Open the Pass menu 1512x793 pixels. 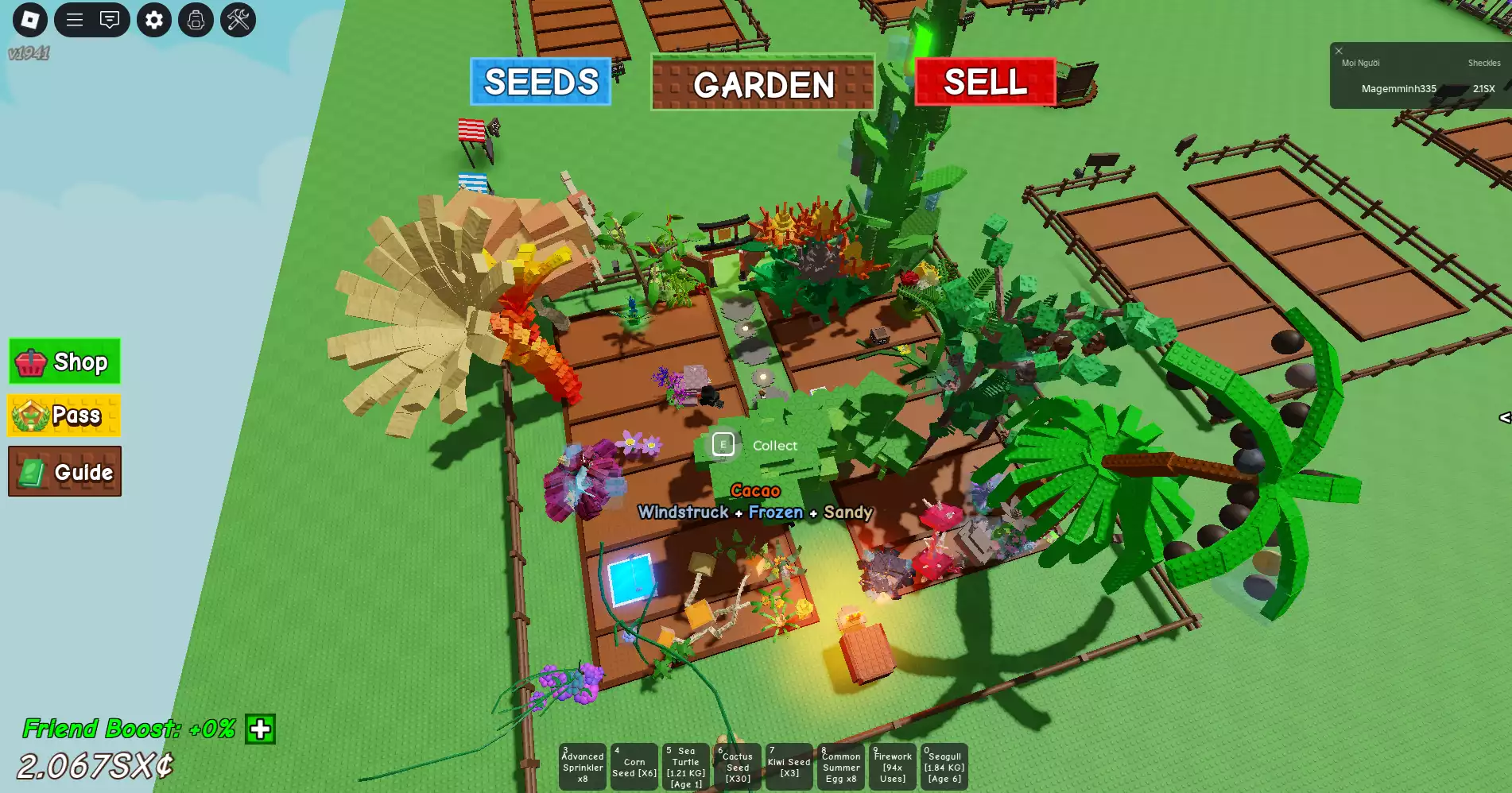click(64, 415)
